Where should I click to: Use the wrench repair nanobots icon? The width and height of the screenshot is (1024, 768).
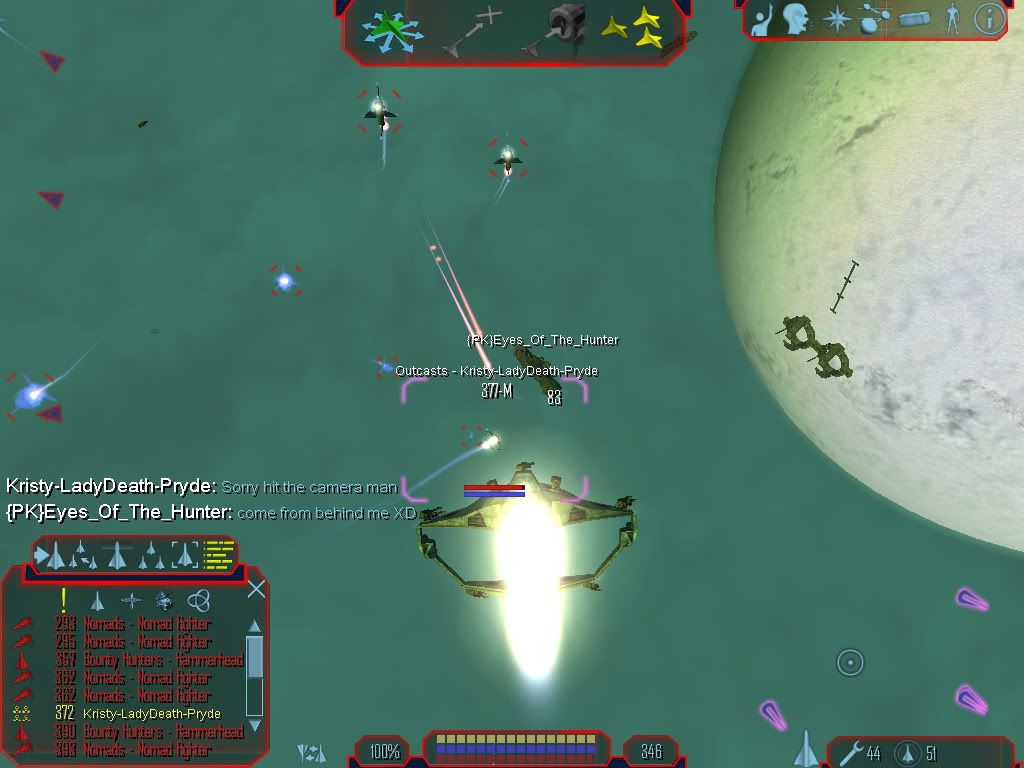click(851, 752)
